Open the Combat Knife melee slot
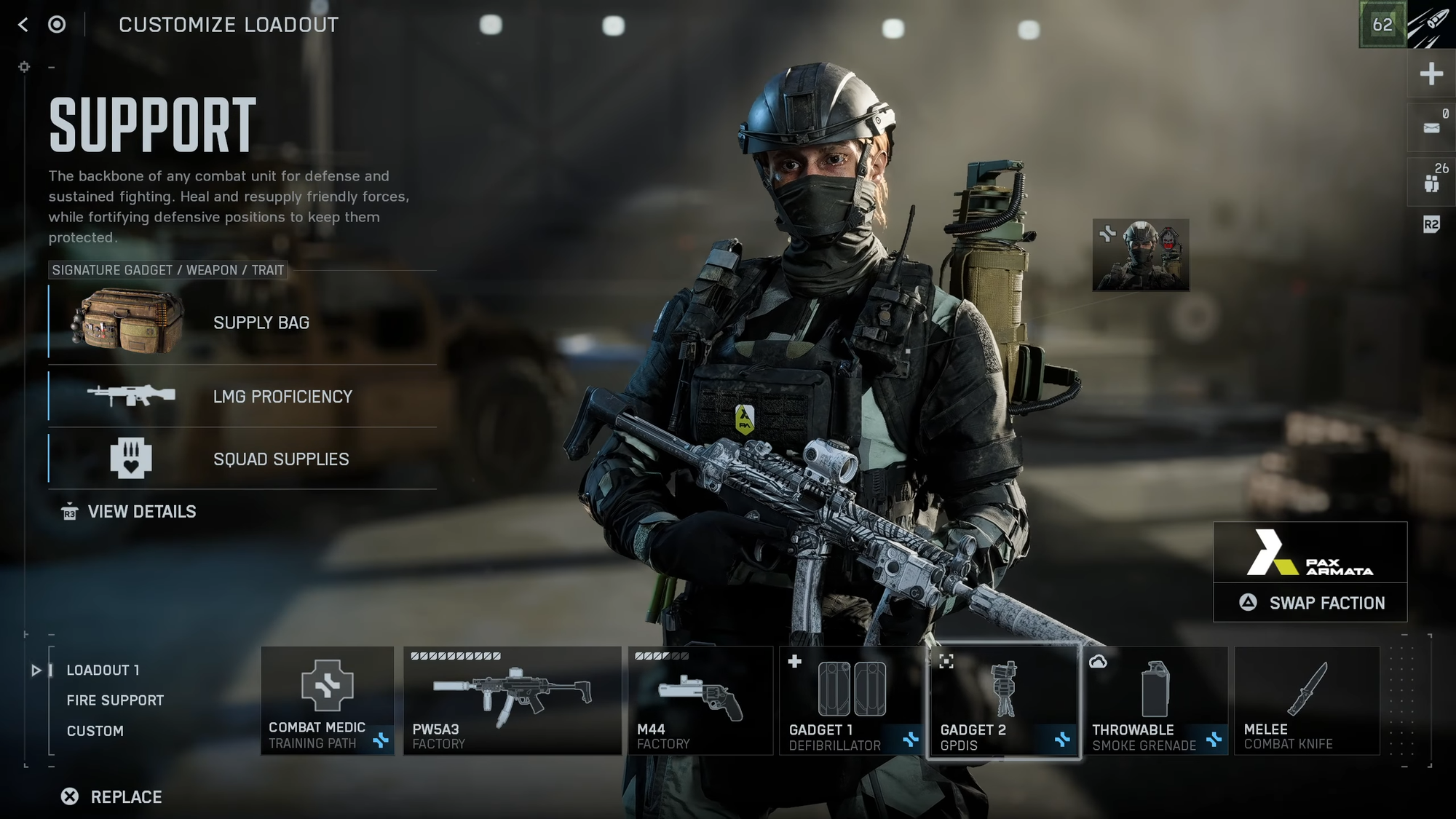This screenshot has height=819, width=1456. click(1307, 700)
